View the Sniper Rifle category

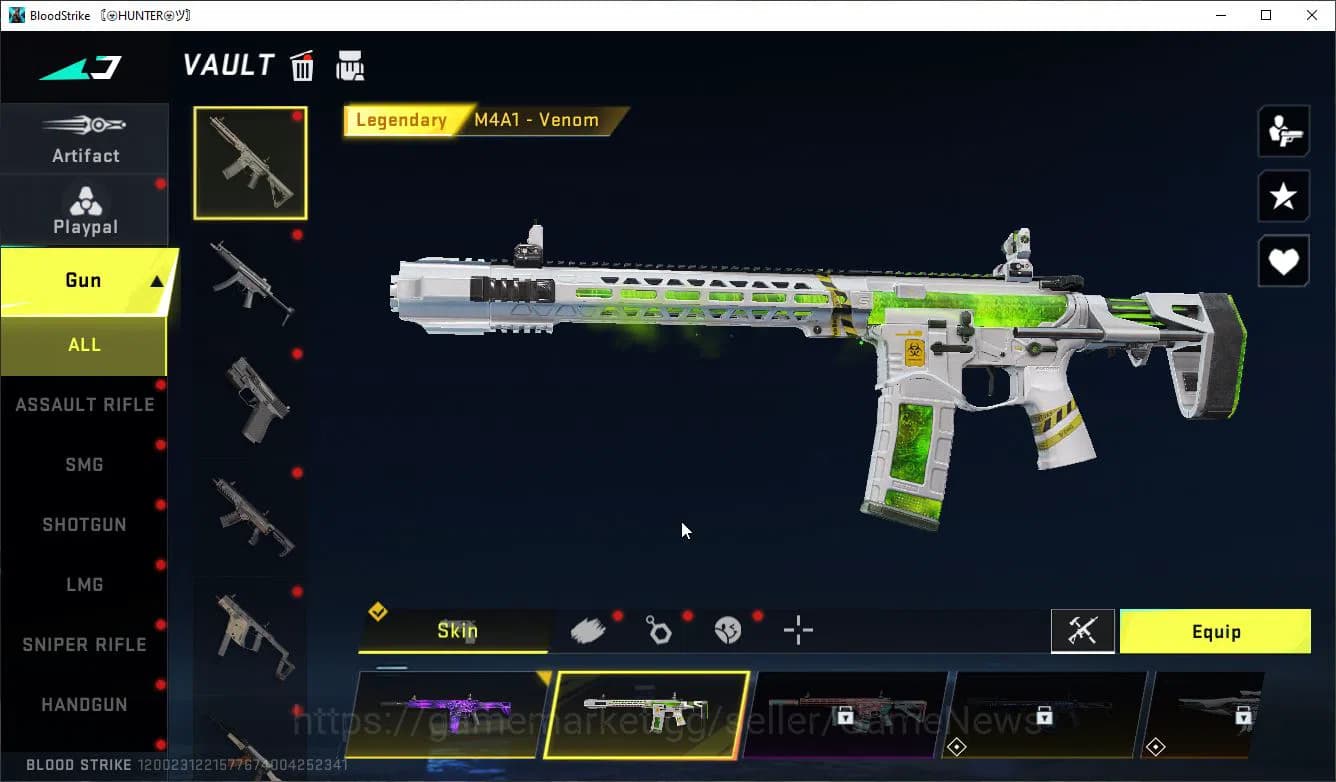click(84, 645)
